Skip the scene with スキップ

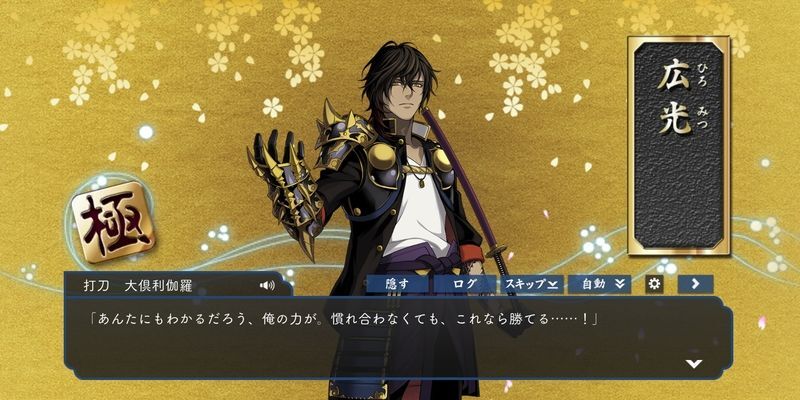point(532,284)
